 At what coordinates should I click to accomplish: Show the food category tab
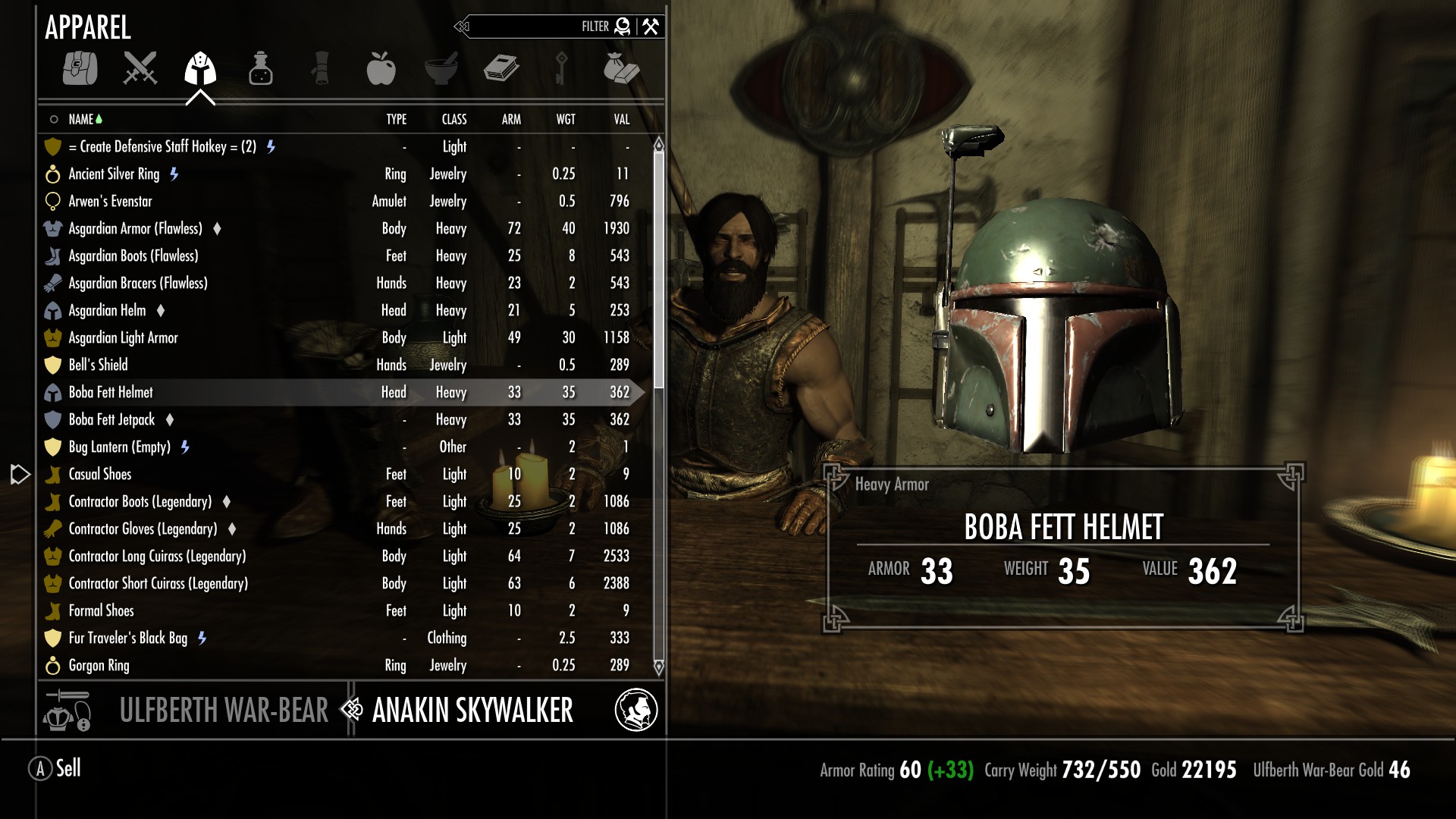(381, 68)
